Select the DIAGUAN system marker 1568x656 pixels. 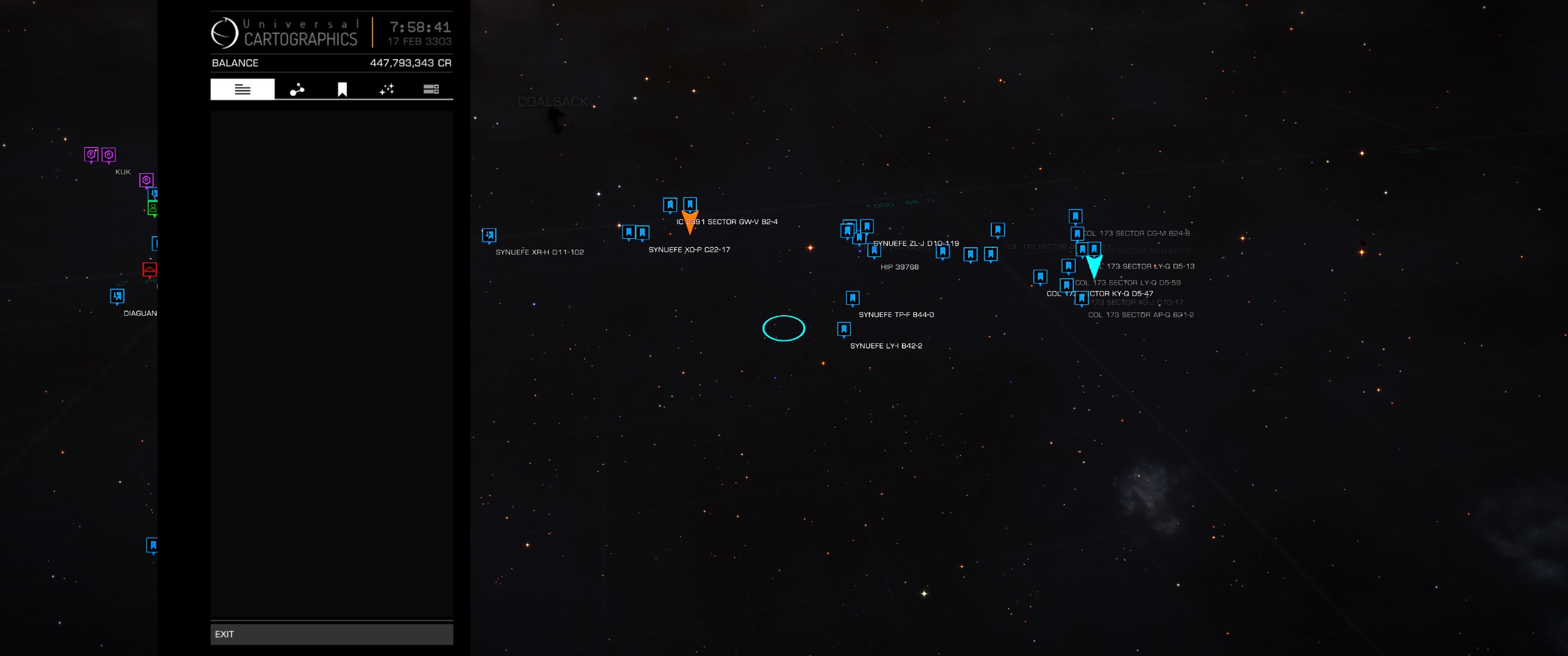coord(117,296)
